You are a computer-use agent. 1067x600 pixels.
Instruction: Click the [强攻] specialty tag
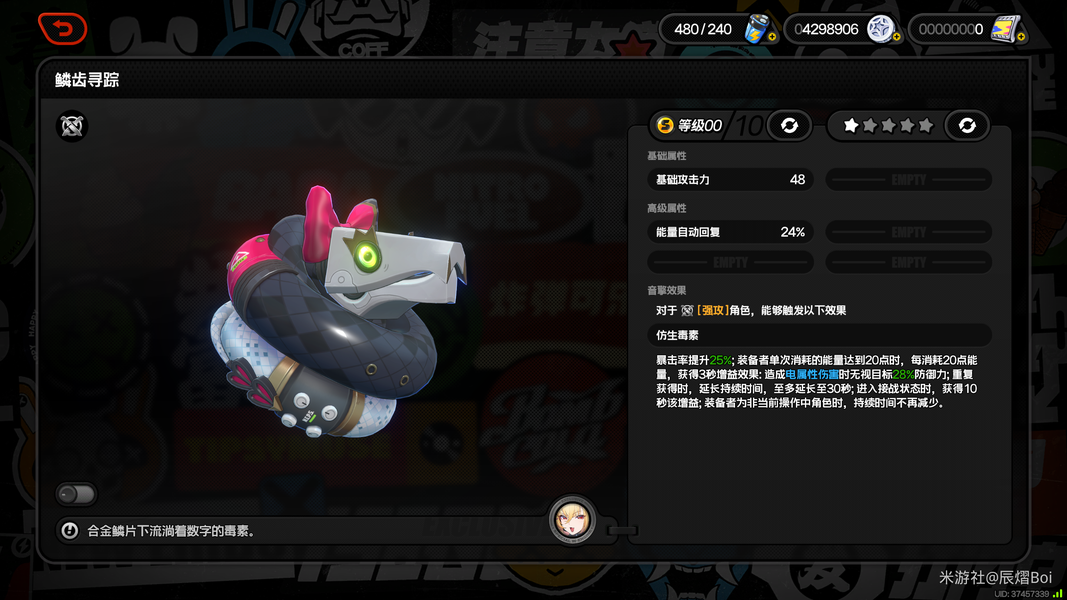[712, 311]
